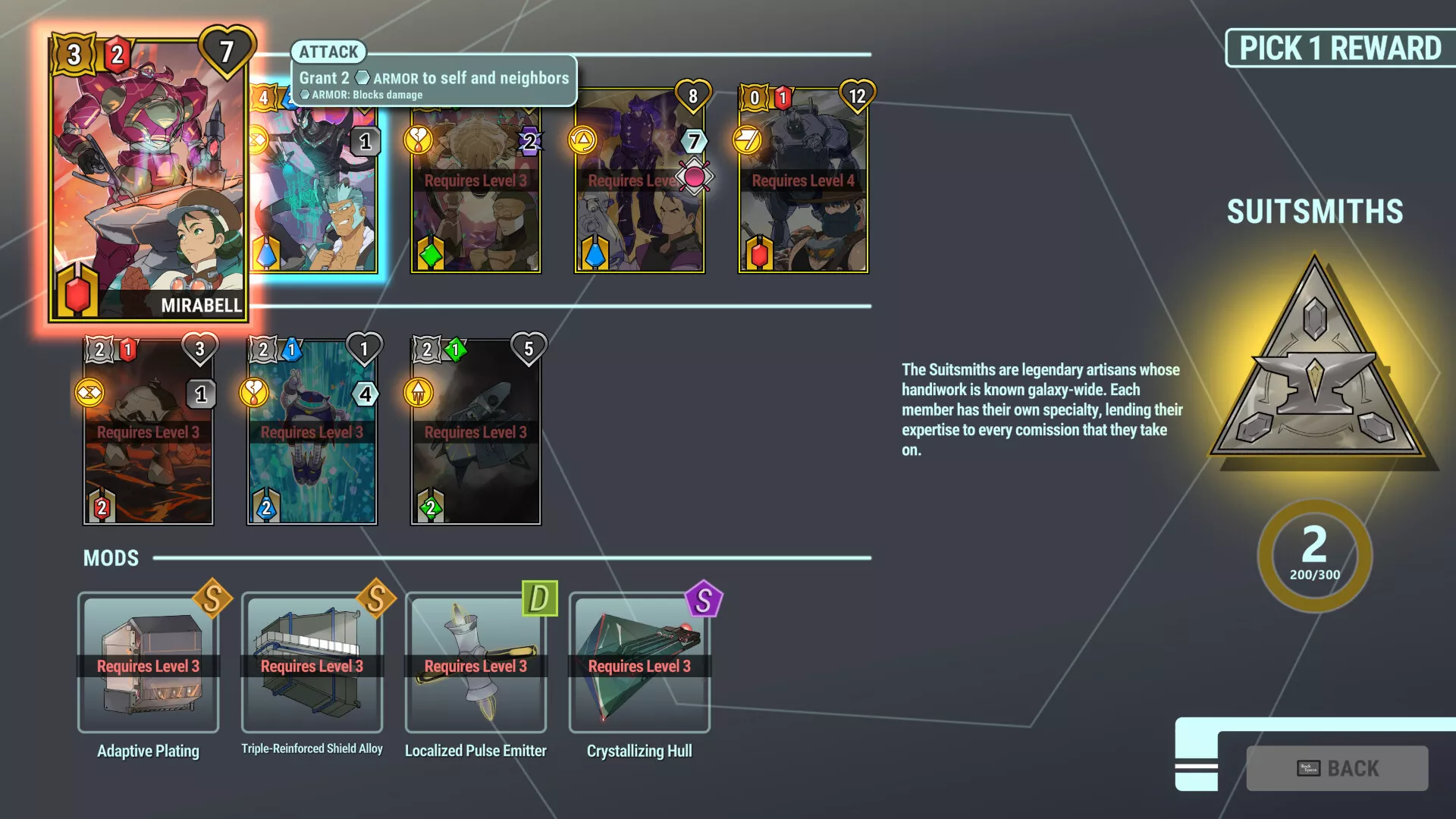Choose the Adaptive Plating mod

(x=149, y=663)
